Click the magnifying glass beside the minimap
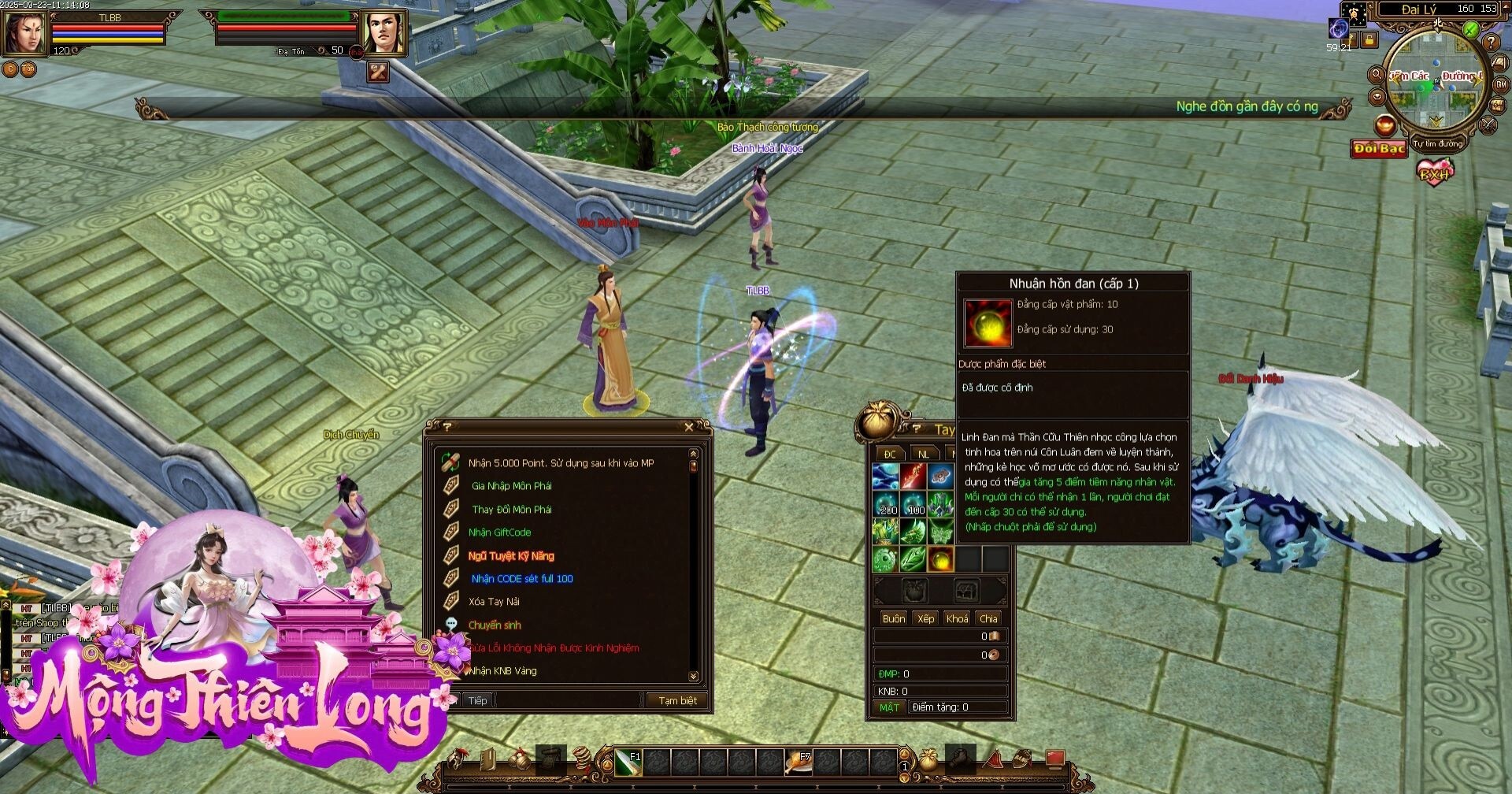The width and height of the screenshot is (1512, 794). coord(1376,76)
